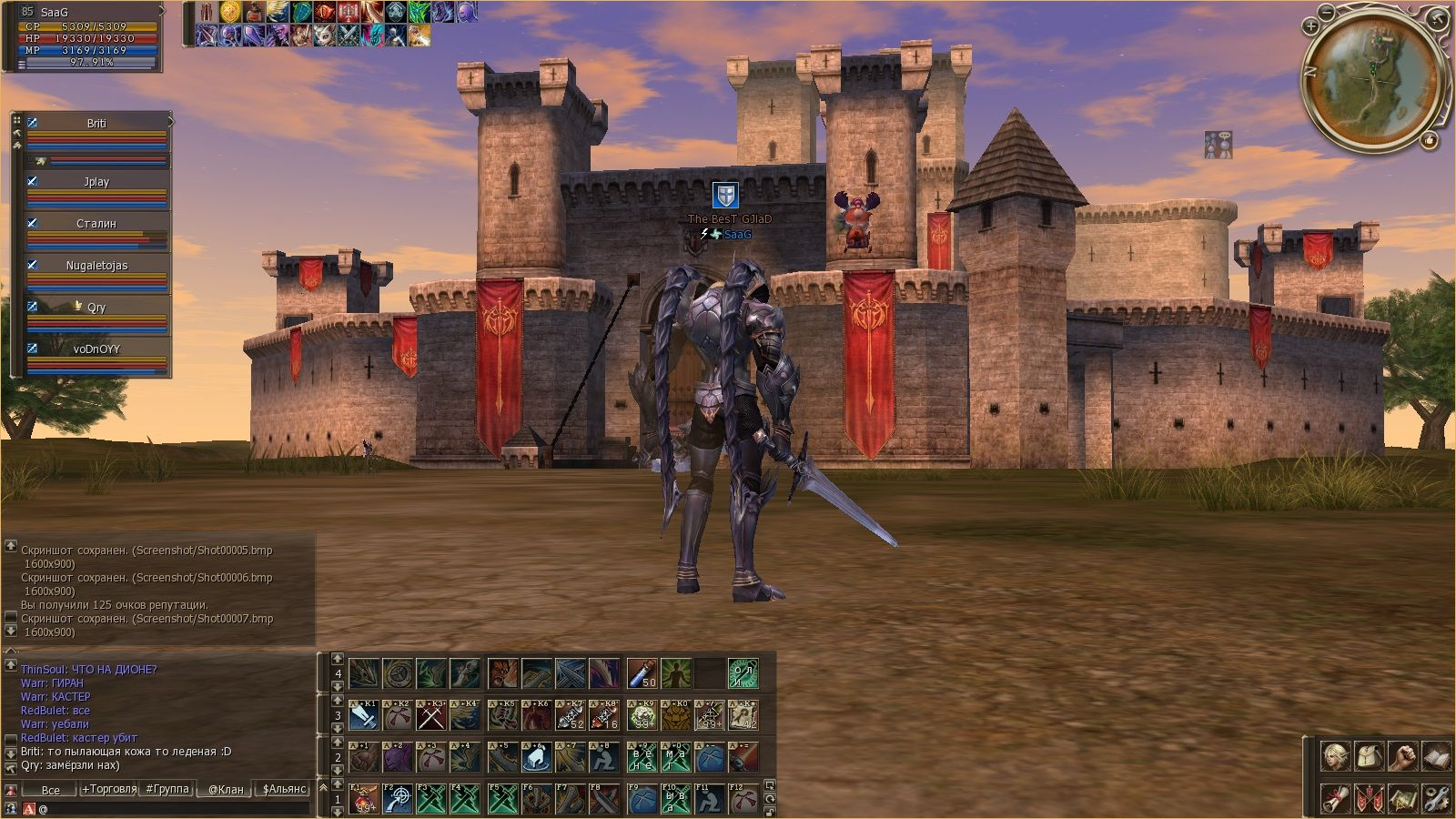Open the actions fist icon
Image resolution: width=1456 pixels, height=819 pixels.
tap(1402, 756)
